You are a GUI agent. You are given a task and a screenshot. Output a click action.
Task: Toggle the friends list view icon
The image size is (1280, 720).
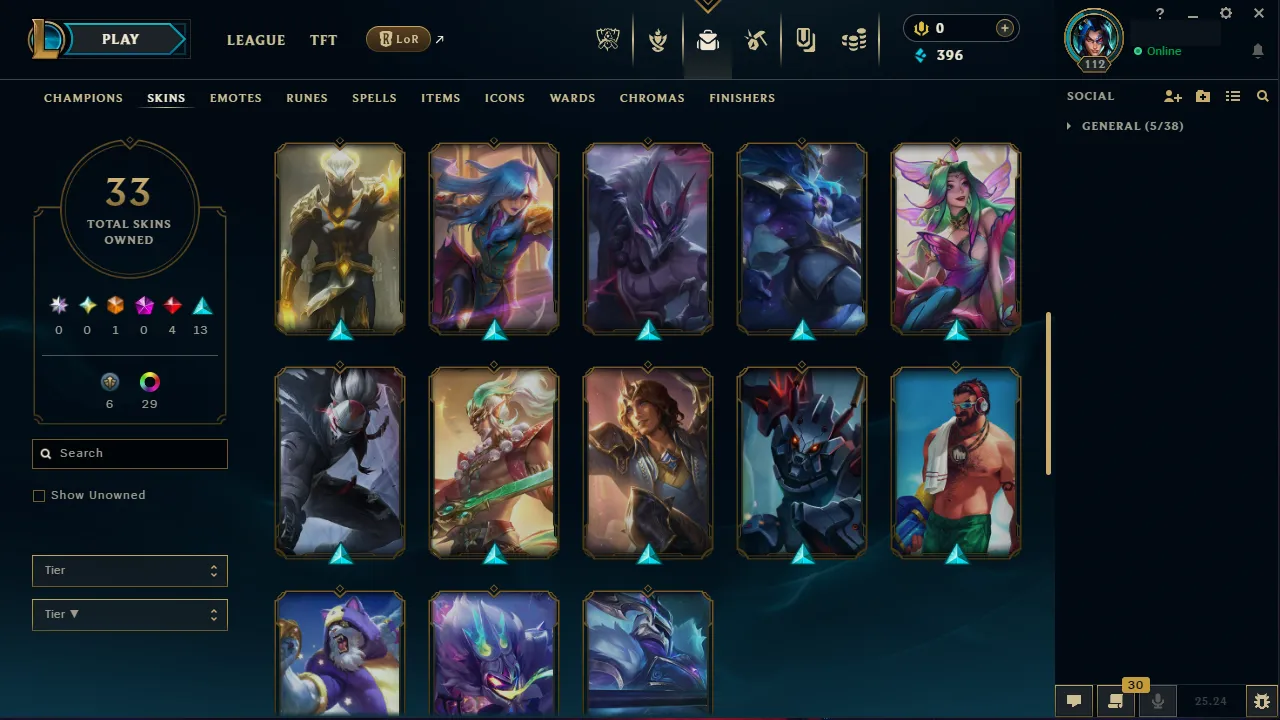tap(1232, 96)
